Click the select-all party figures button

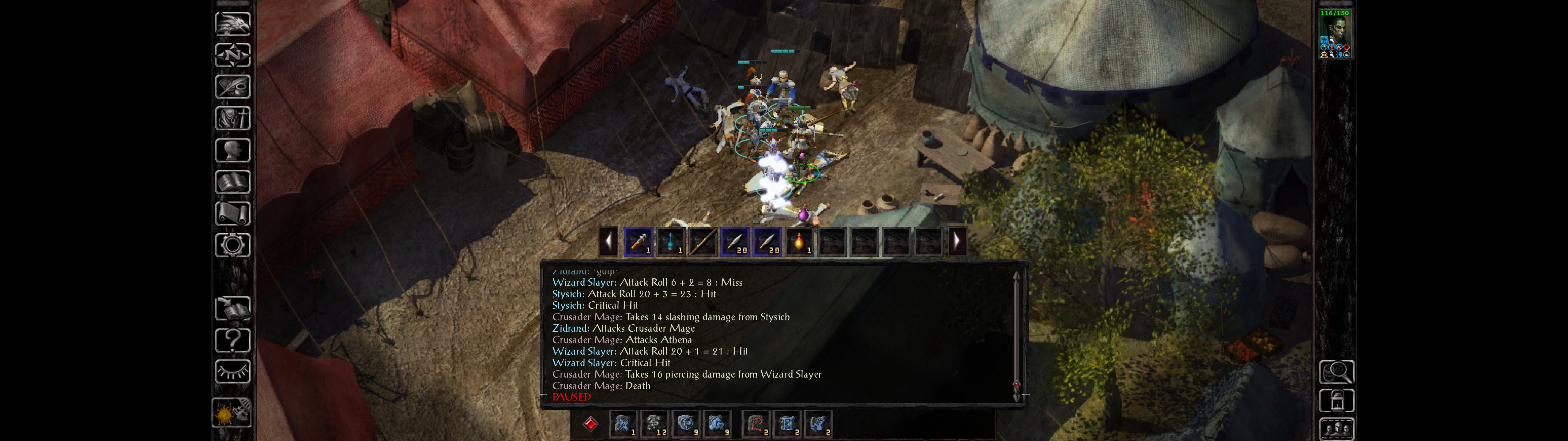click(x=1336, y=429)
